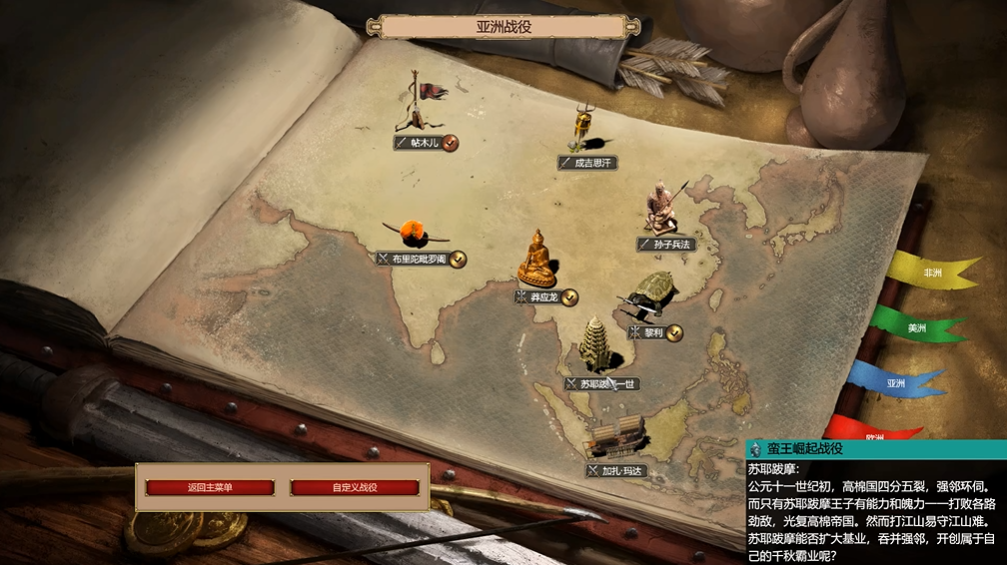Open the 自定义战役 custom campaigns button
Image resolution: width=1007 pixels, height=565 pixels.
[355, 488]
